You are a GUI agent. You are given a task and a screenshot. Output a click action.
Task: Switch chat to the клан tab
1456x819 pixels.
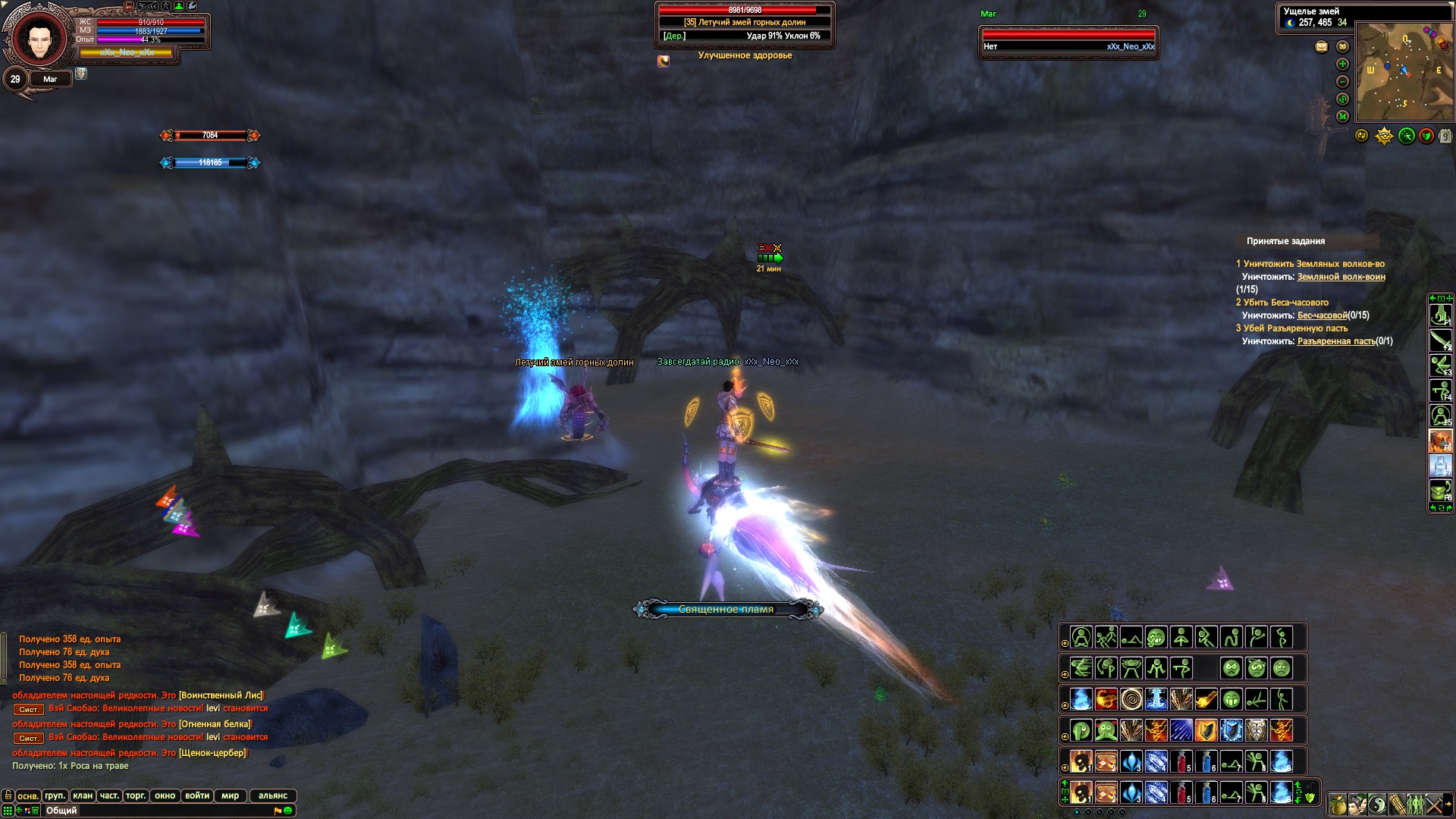click(x=83, y=795)
